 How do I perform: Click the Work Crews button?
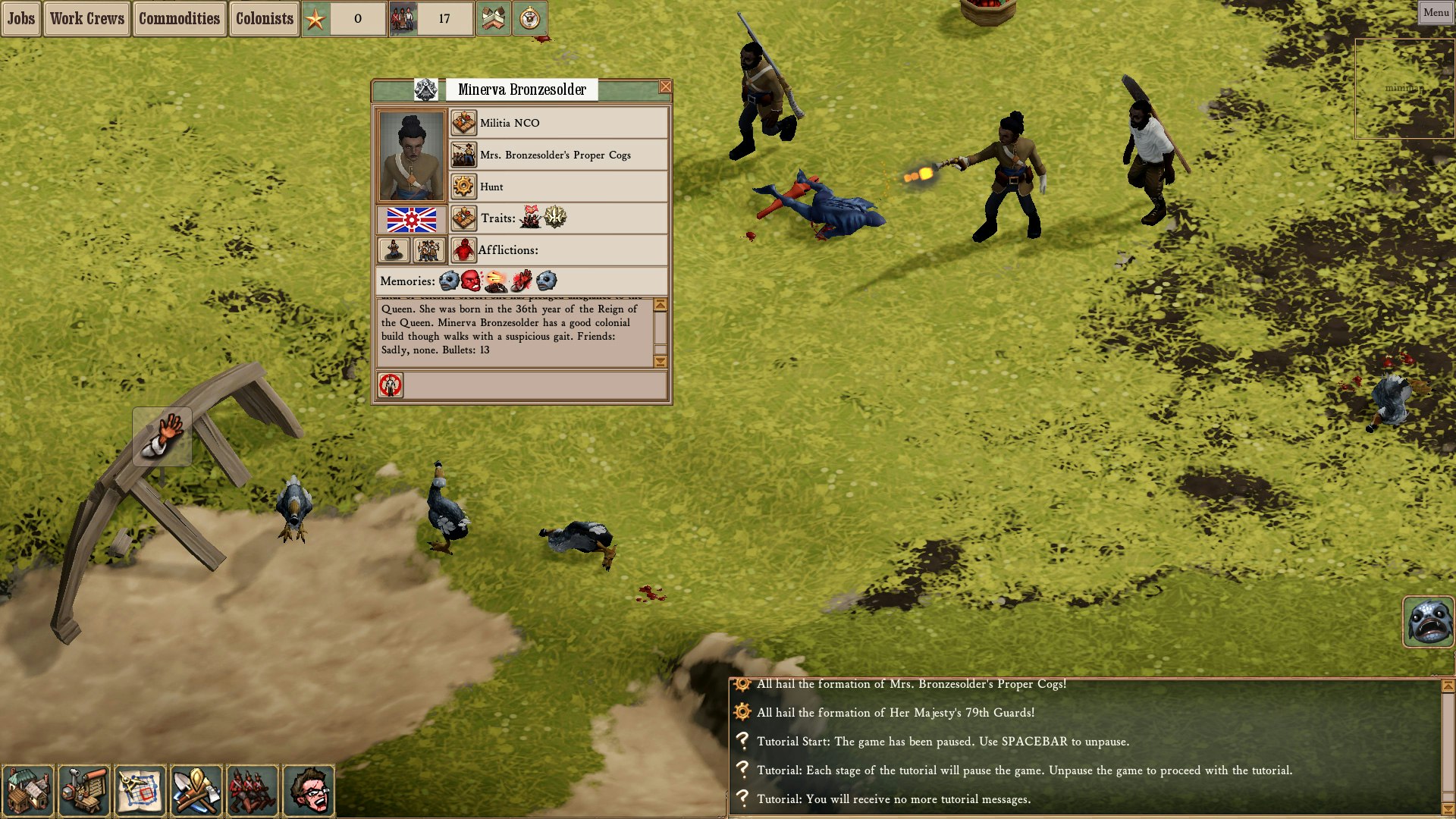click(x=86, y=18)
